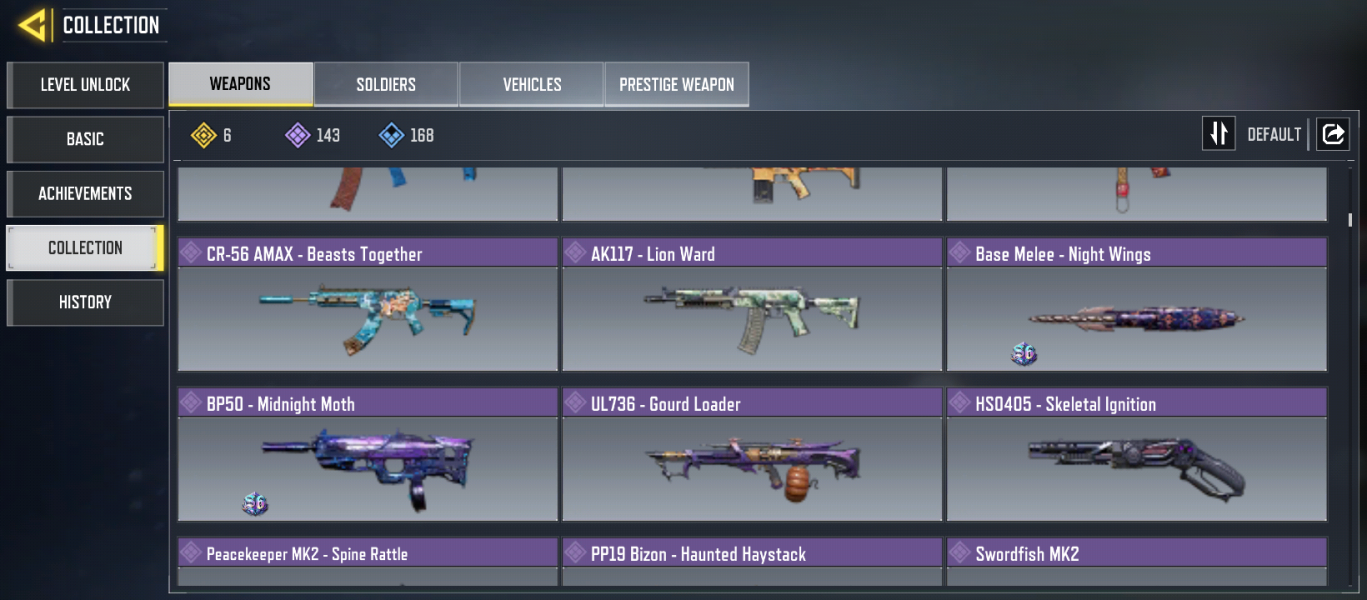Show the Achievements section
The width and height of the screenshot is (1367, 600).
click(x=85, y=193)
